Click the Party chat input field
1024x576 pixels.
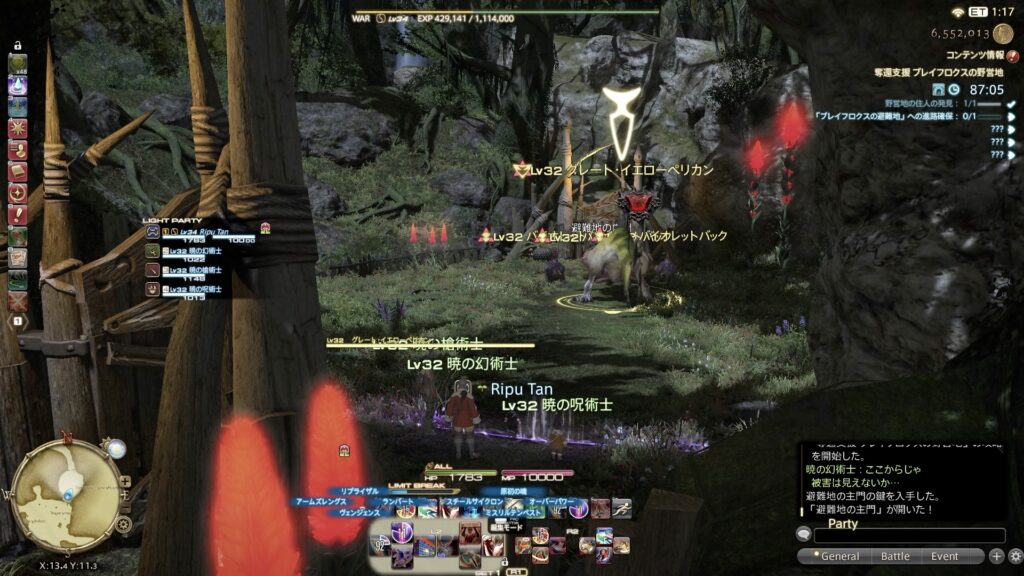(x=908, y=536)
